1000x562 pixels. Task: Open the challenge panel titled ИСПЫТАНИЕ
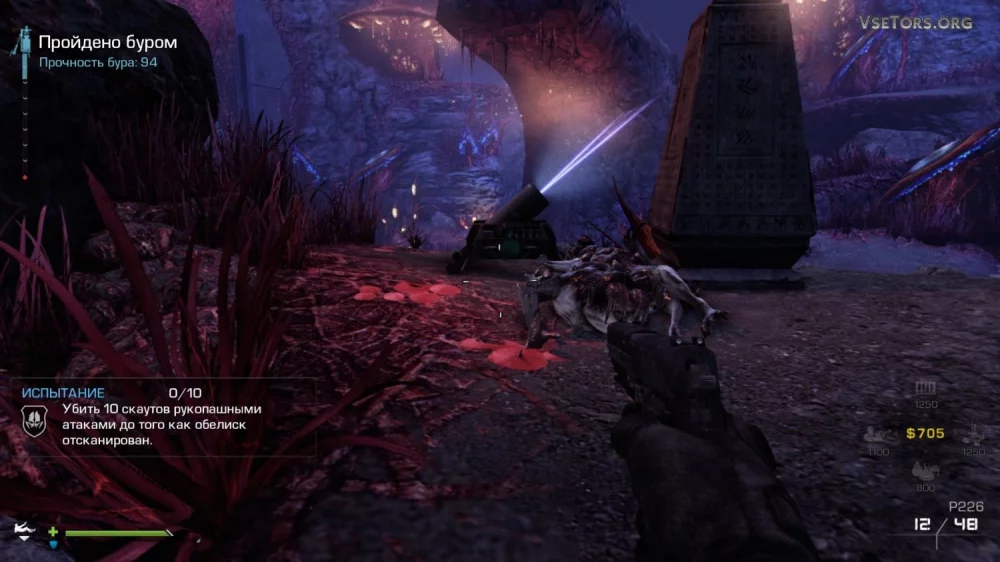[x=62, y=394]
